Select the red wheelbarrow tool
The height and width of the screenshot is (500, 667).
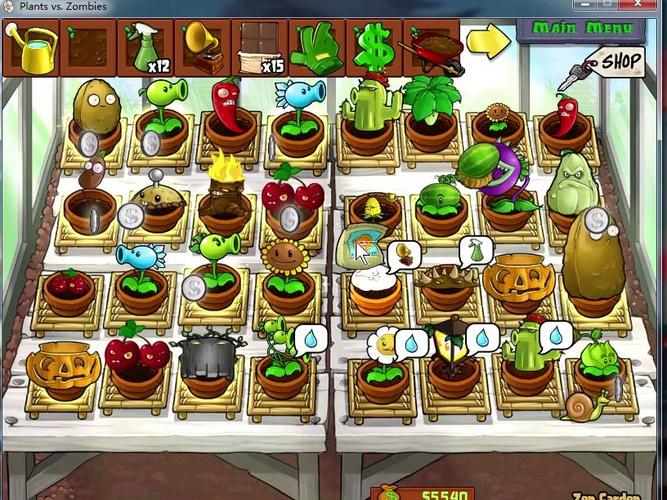point(431,47)
